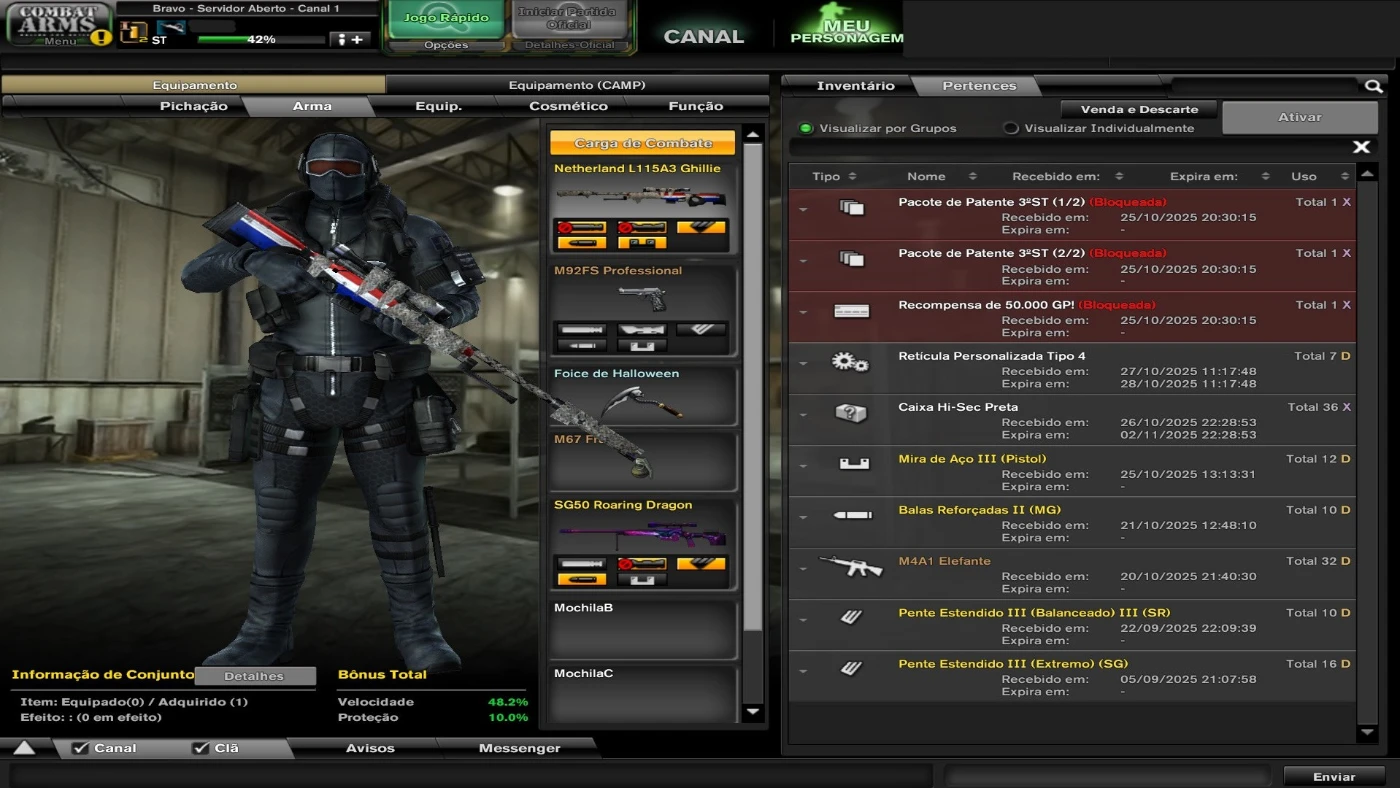
Task: Expand the Pacote de Patente 3ªST (1/2) row
Action: [801, 209]
